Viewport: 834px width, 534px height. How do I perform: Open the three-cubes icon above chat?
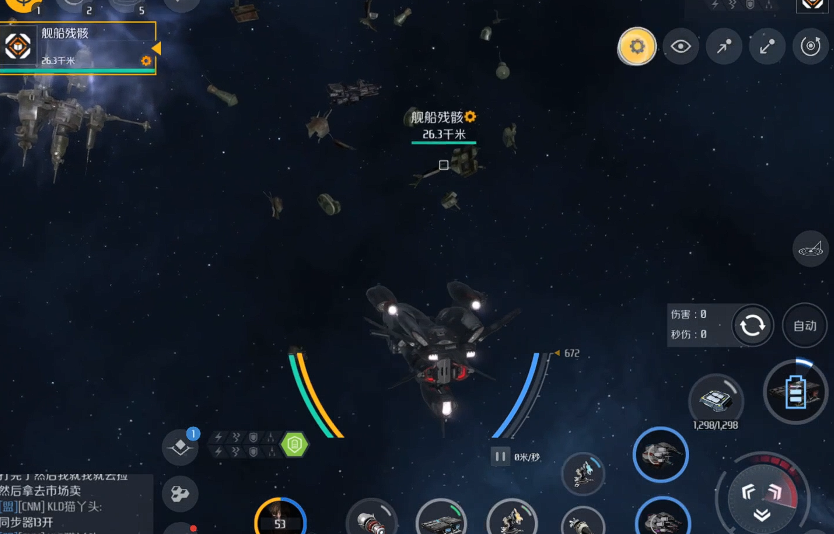(180, 493)
